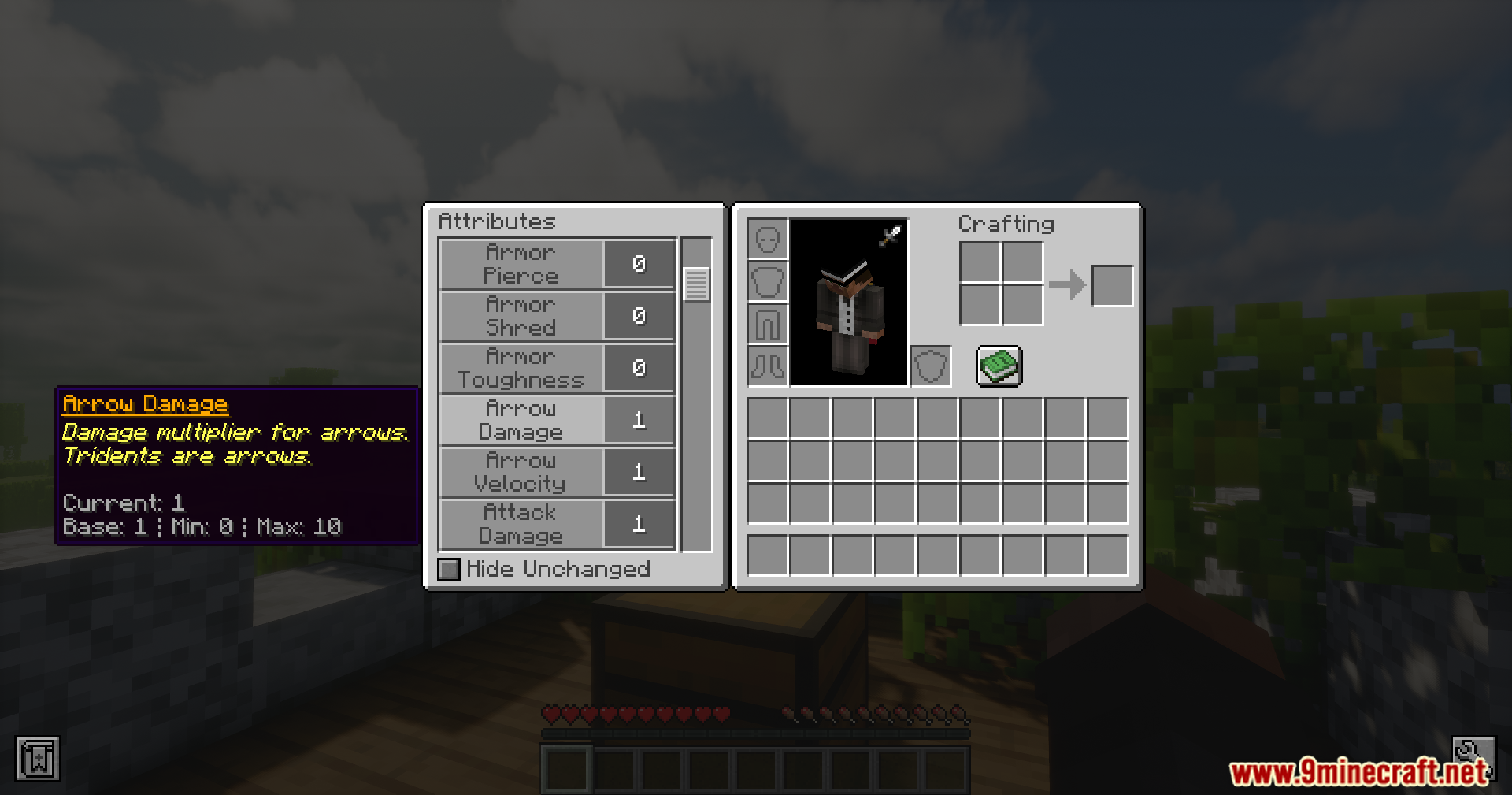Click the player model preview
1512x795 pixels.
point(848,303)
